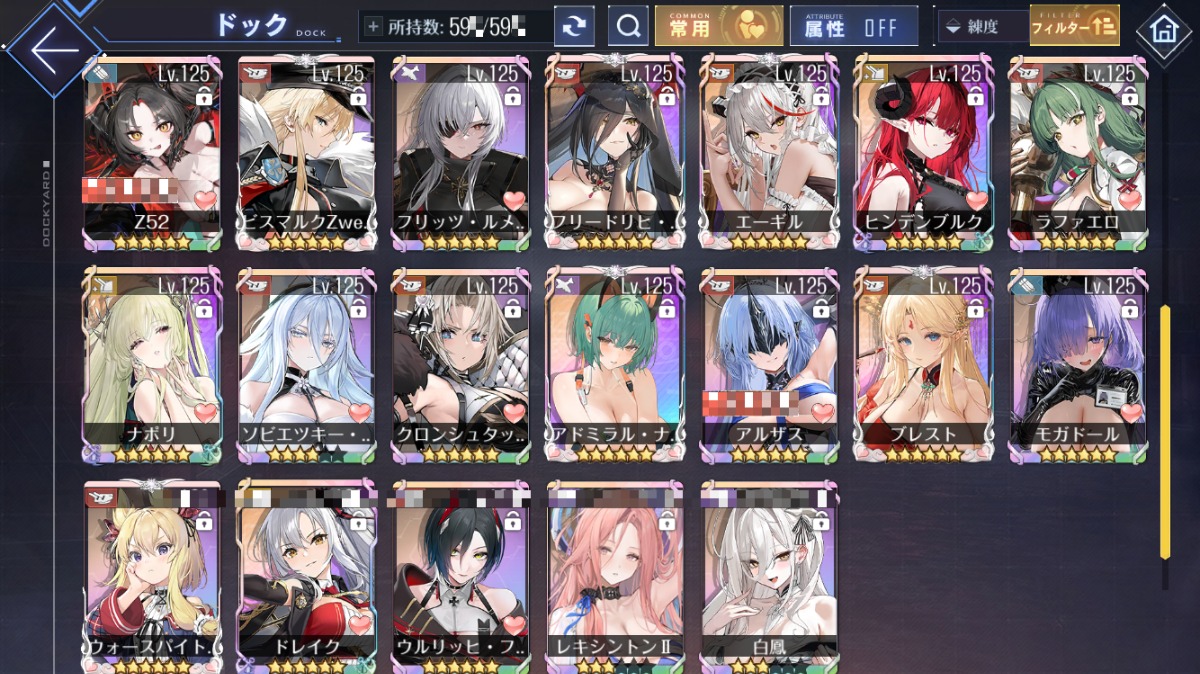
Task: Choose the ブレスト ship card
Action: coord(923,362)
